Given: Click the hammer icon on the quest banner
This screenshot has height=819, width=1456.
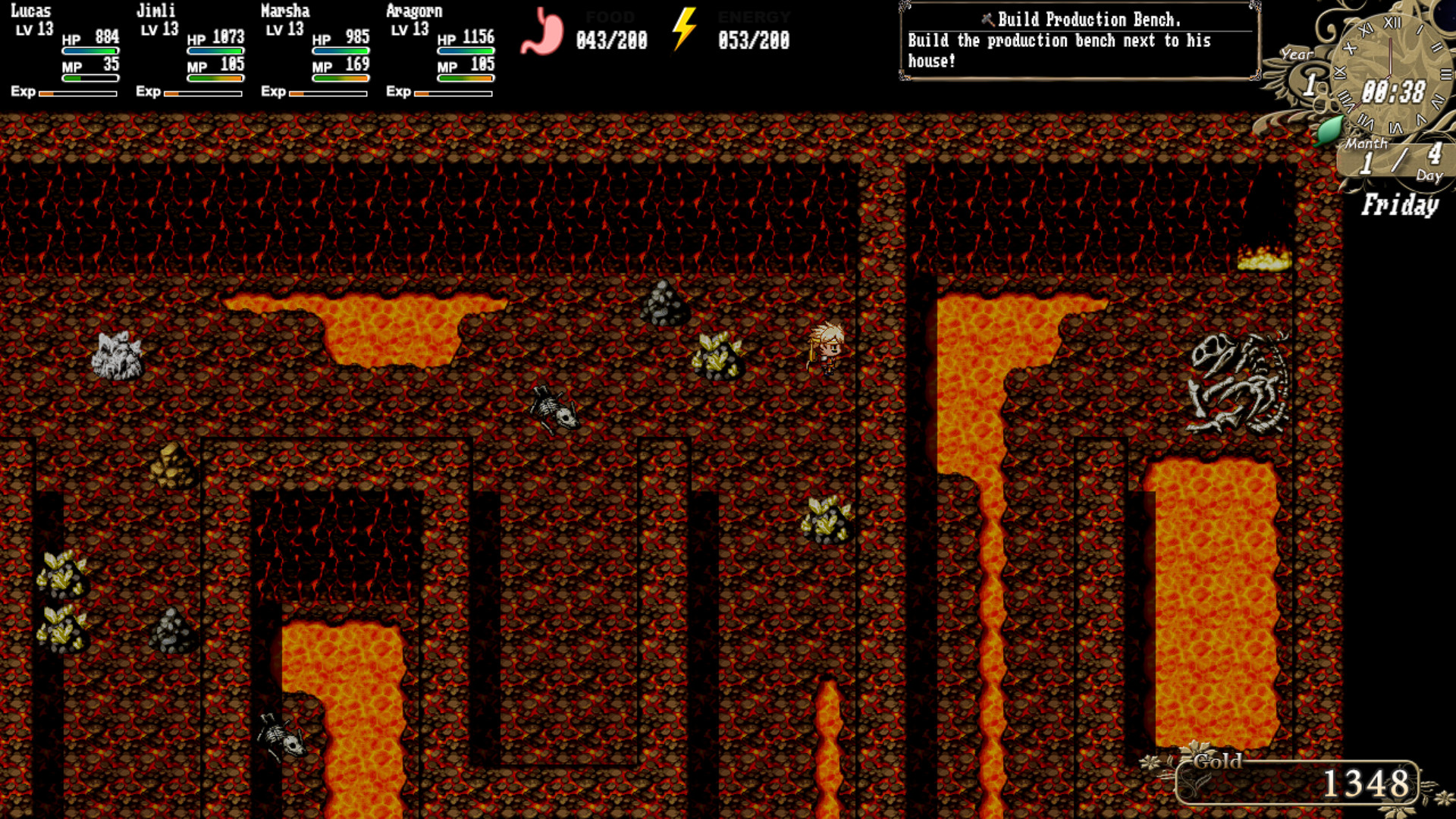Looking at the screenshot, I should point(987,19).
